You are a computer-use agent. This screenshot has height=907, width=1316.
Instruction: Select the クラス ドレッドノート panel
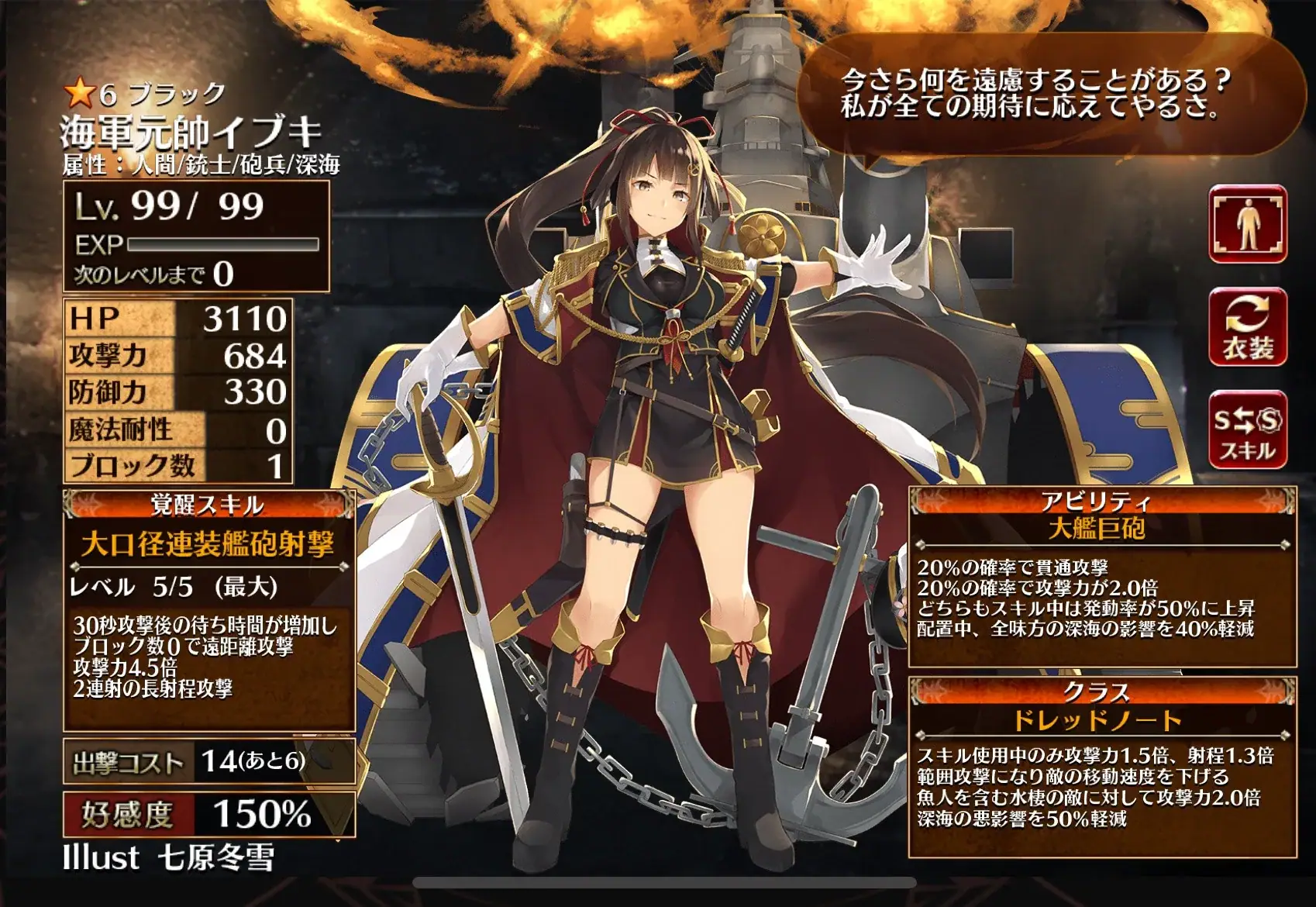(1102, 766)
